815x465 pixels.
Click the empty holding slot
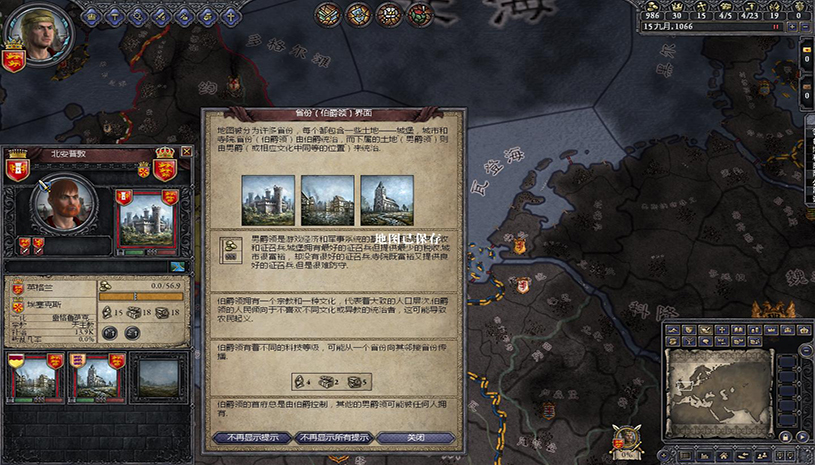(158, 376)
